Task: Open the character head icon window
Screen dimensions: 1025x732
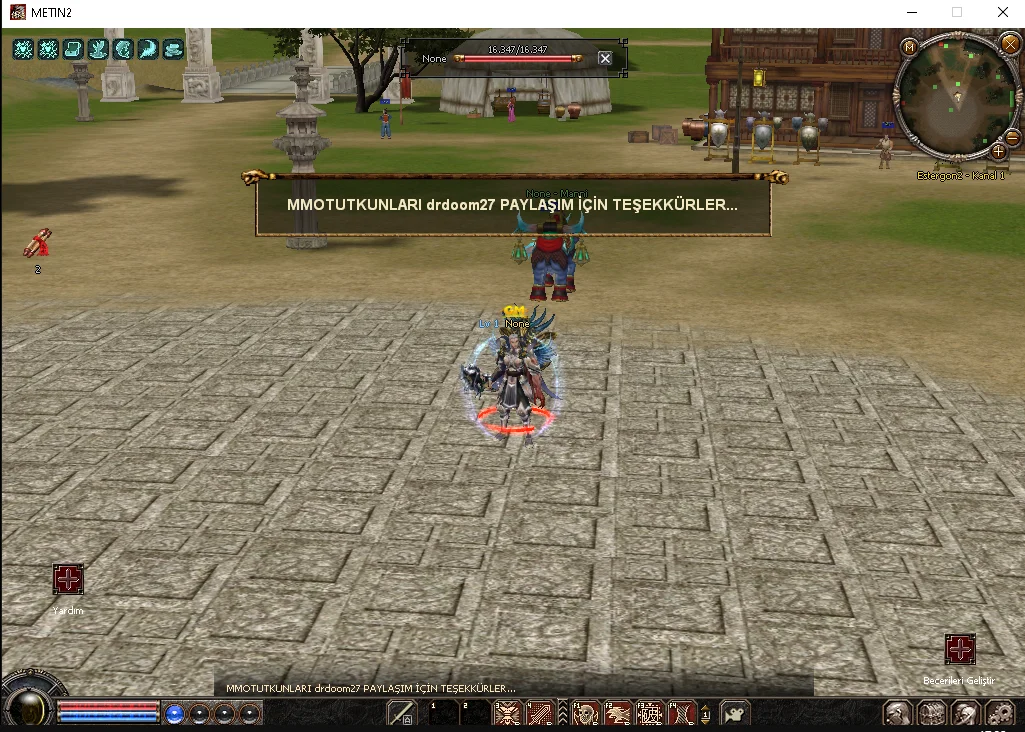Action: tap(898, 713)
